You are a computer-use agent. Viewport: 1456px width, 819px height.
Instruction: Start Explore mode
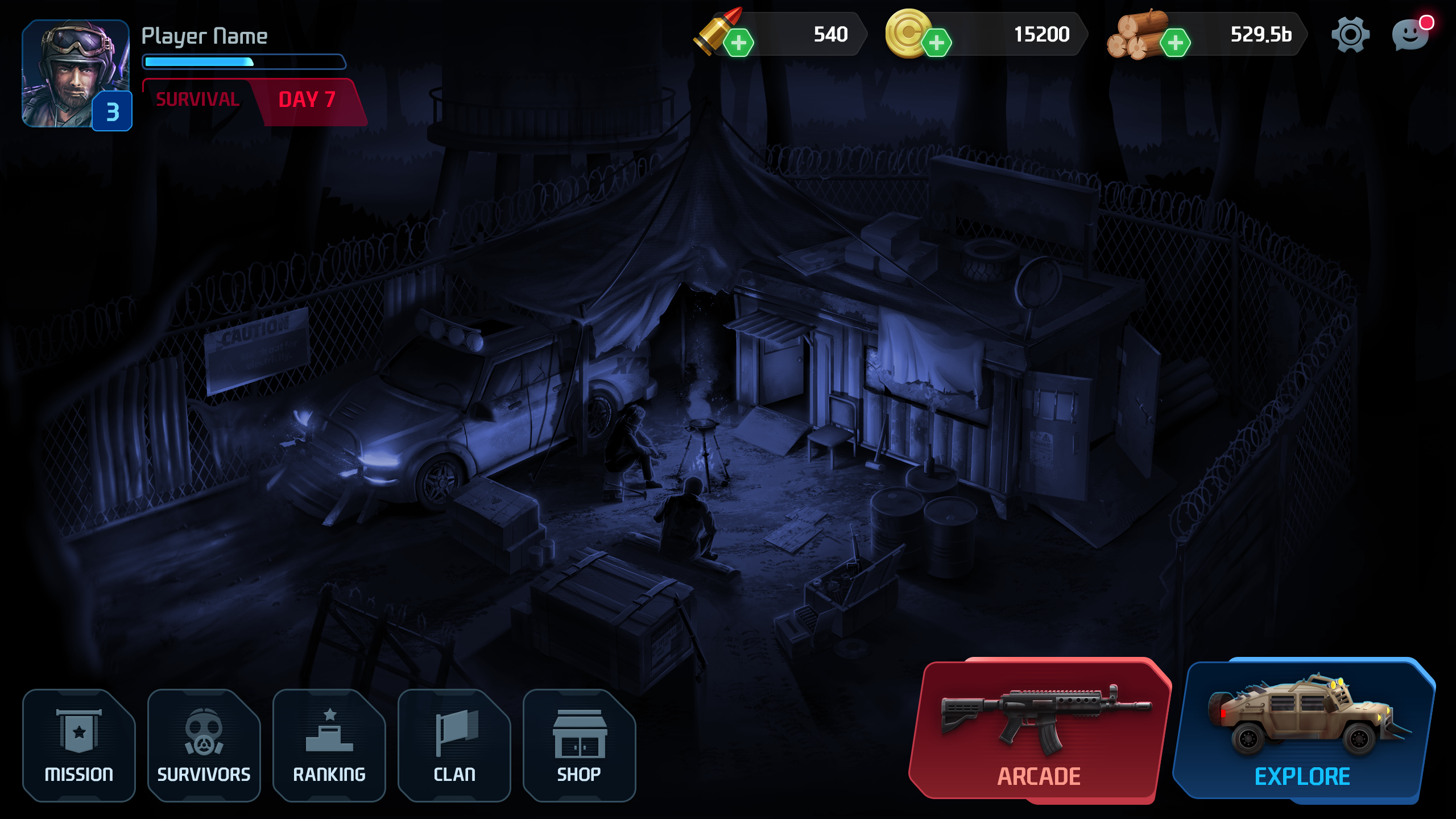tap(1302, 731)
